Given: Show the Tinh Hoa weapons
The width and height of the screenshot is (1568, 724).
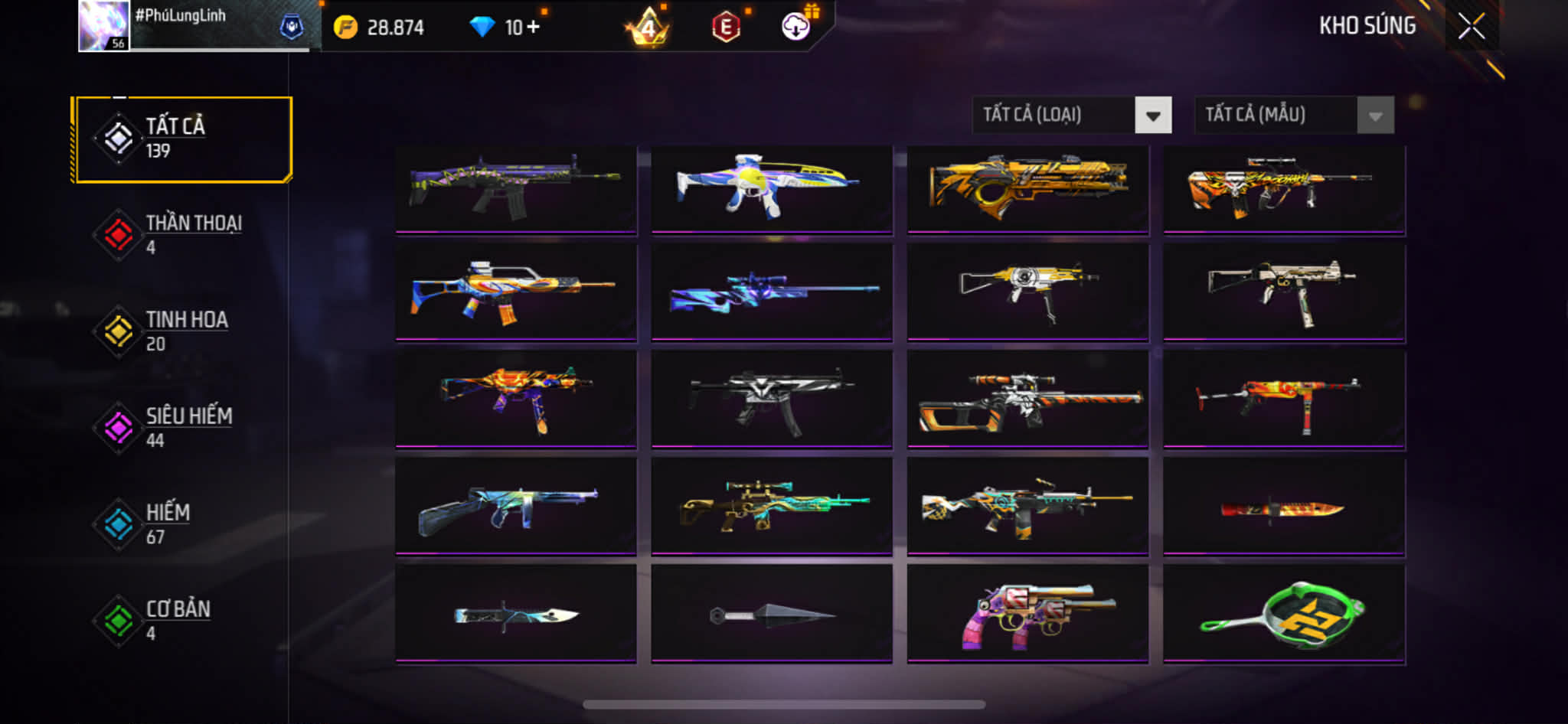Looking at the screenshot, I should [182, 331].
